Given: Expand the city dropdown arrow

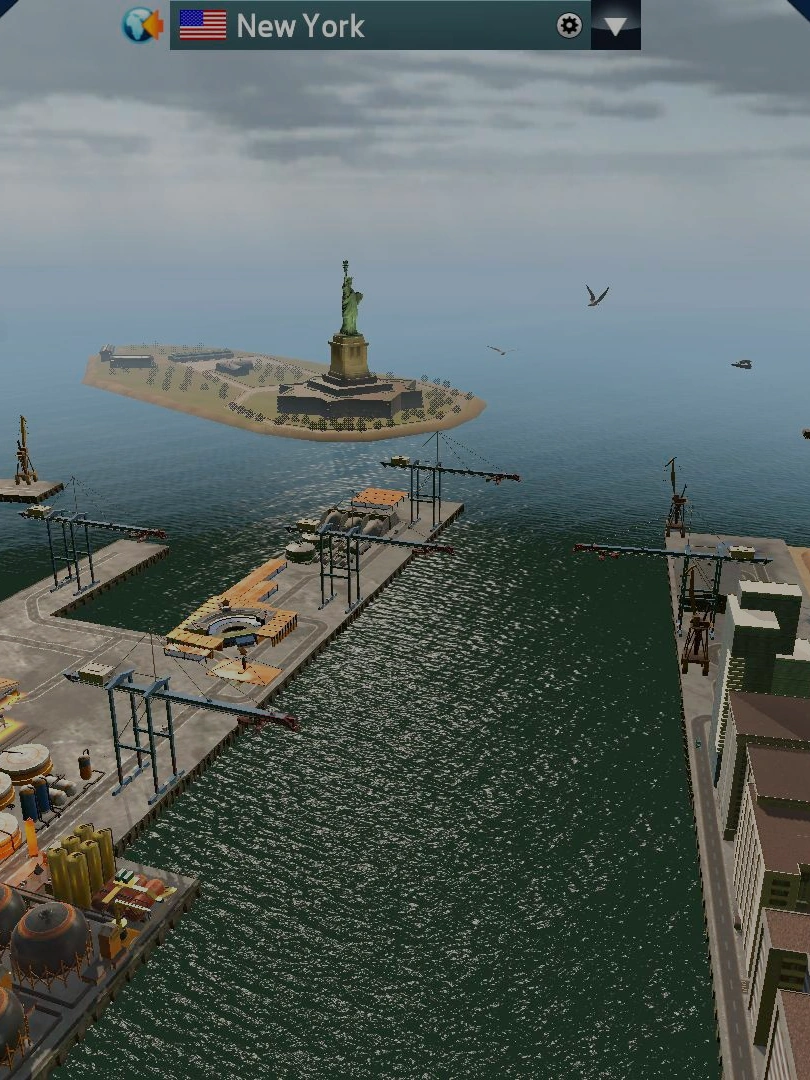Looking at the screenshot, I should (x=616, y=26).
